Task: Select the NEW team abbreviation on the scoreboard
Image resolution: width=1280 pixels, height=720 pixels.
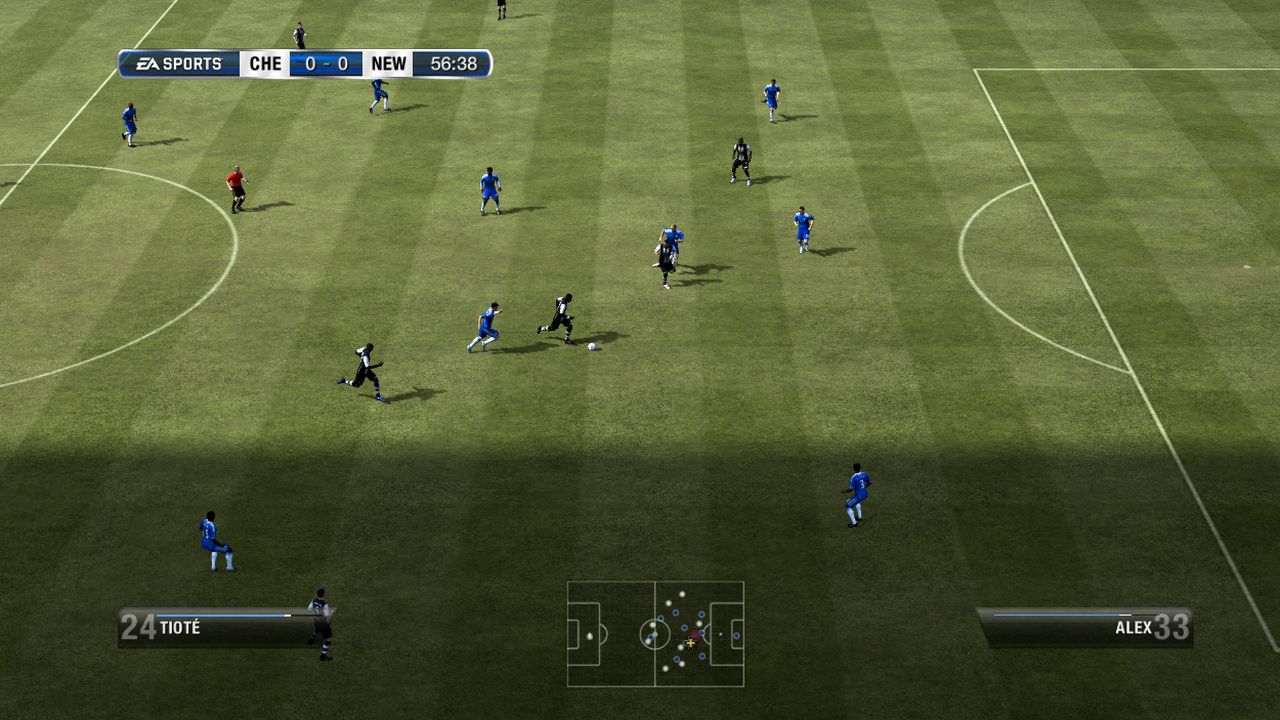Action: point(390,62)
